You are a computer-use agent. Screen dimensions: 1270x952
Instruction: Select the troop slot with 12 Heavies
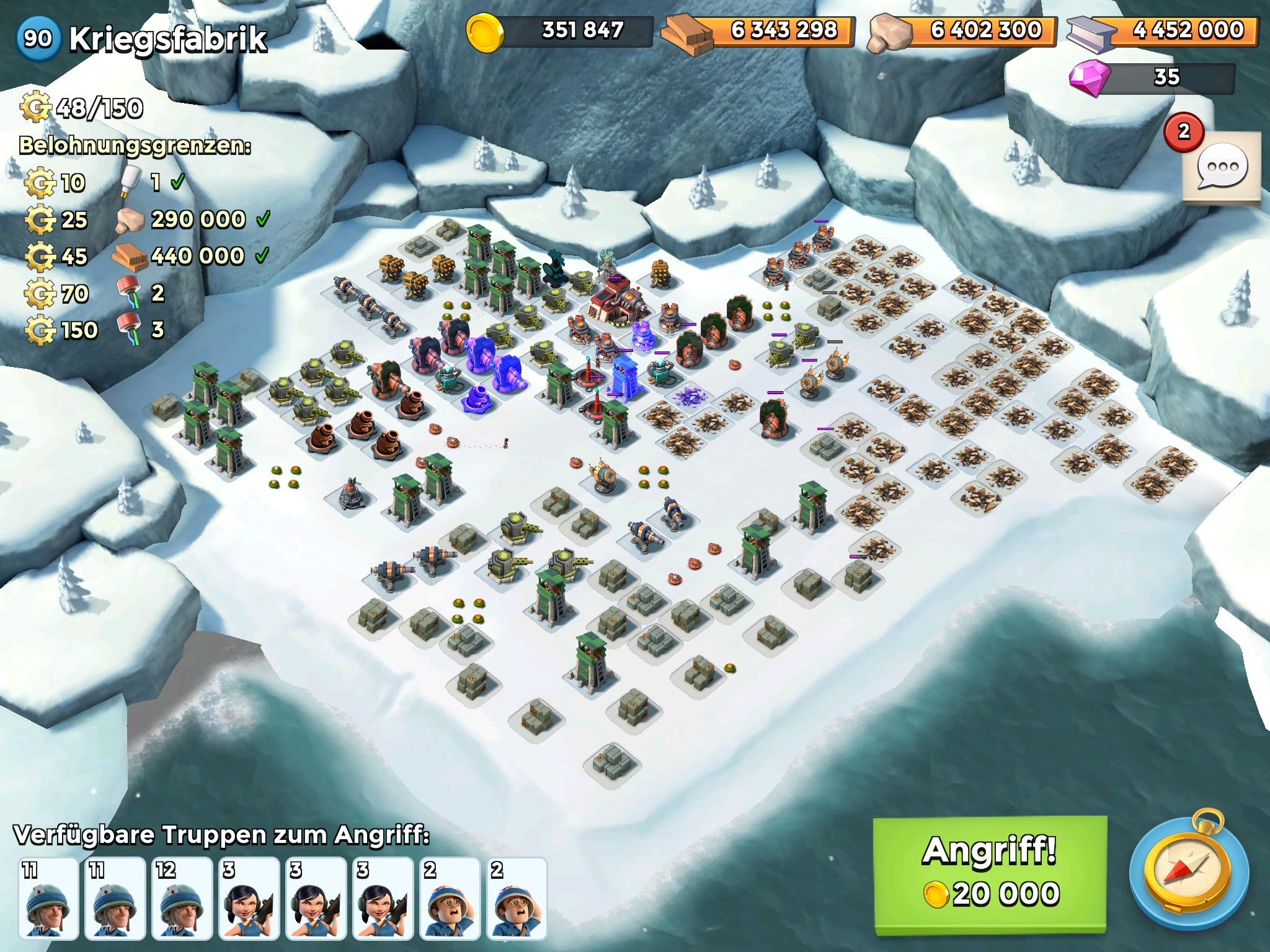coord(181,897)
